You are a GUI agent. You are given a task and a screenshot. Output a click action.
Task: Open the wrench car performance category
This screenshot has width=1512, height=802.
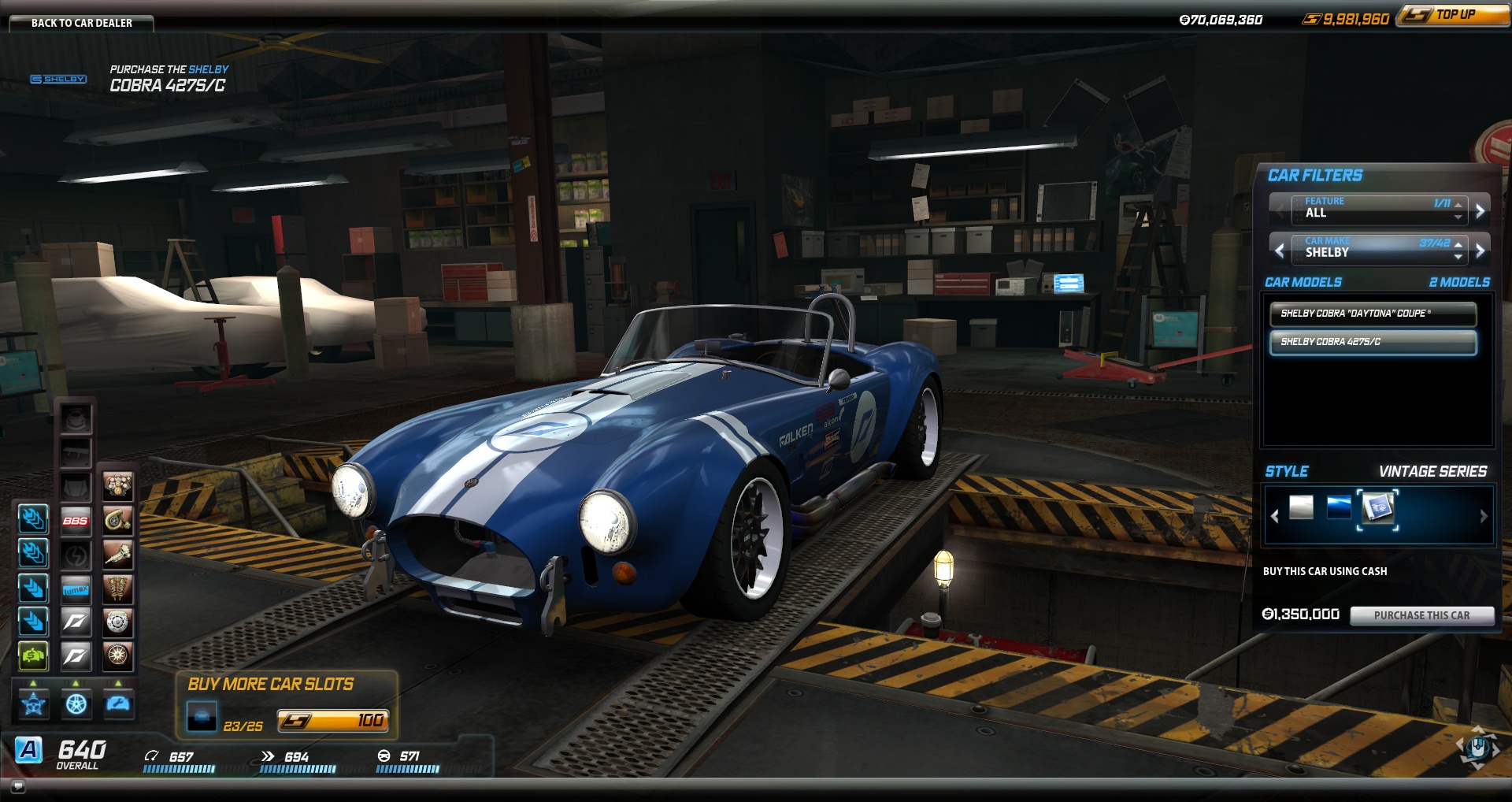click(118, 704)
